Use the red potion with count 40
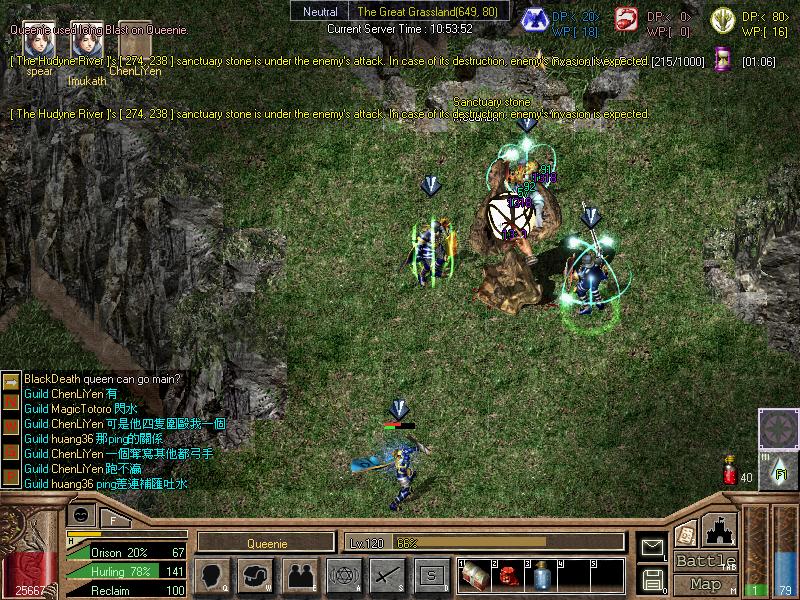This screenshot has height=600, width=800. pos(730,472)
